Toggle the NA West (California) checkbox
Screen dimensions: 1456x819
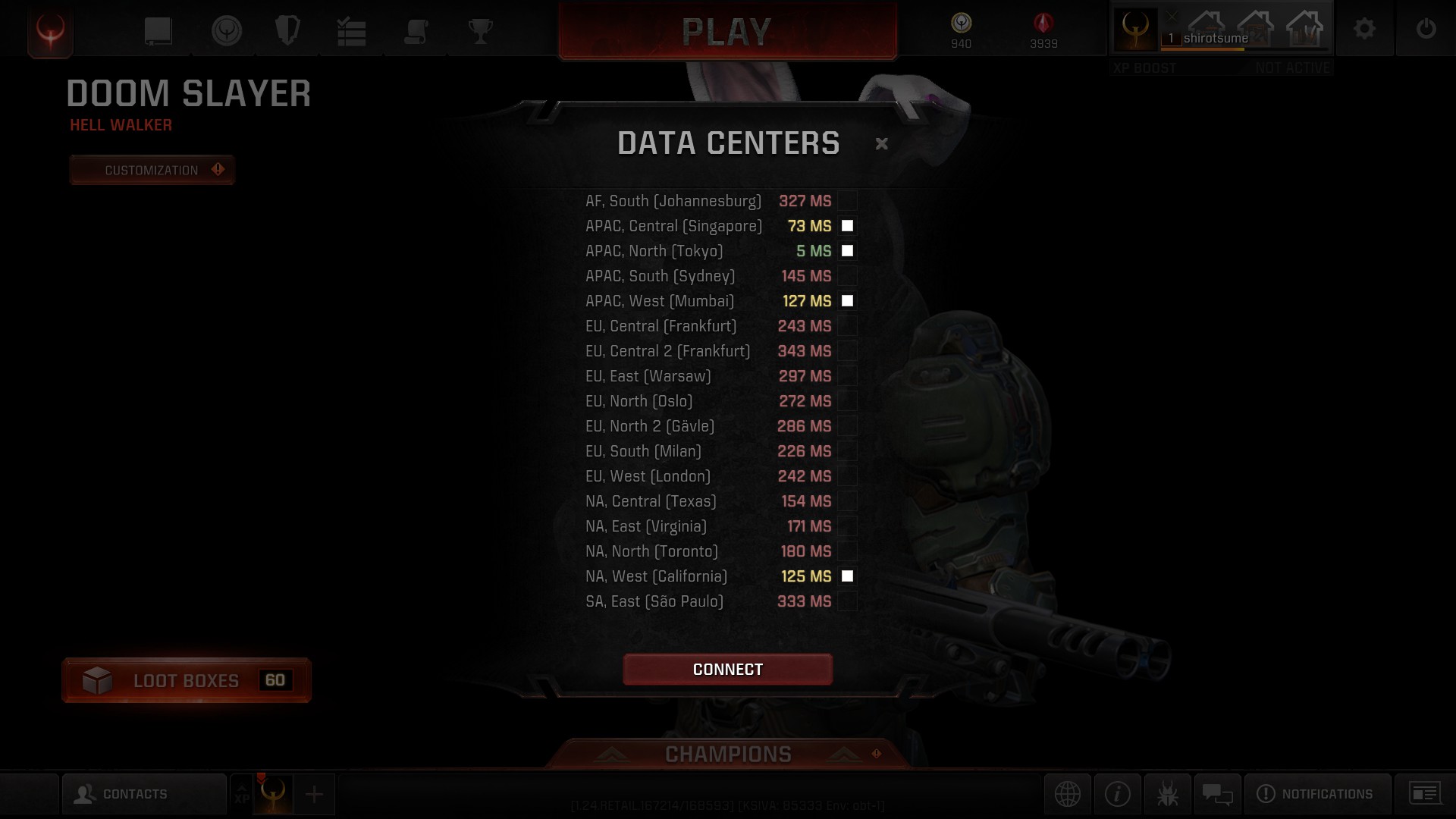847,576
